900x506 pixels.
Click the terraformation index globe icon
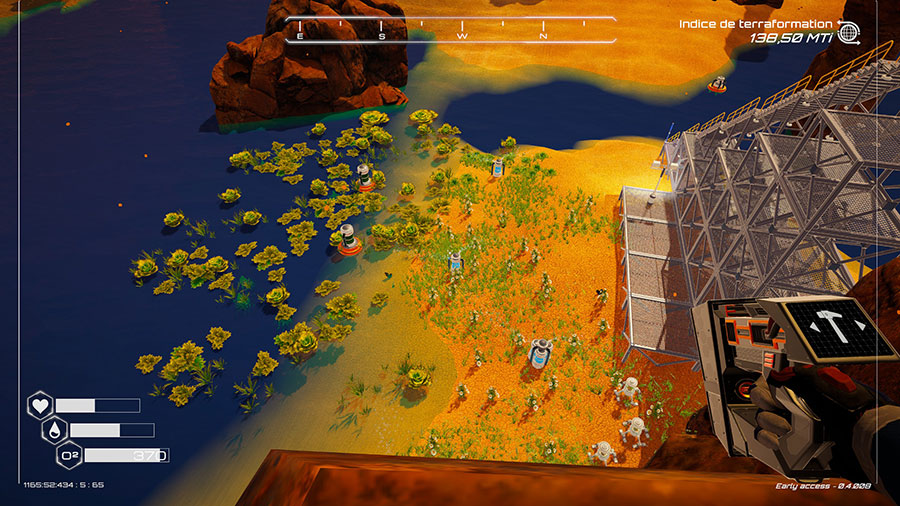849,33
